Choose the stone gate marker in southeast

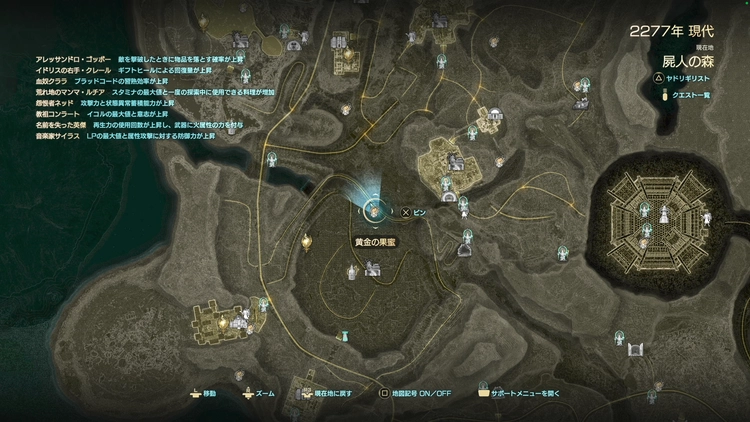[x=634, y=349]
